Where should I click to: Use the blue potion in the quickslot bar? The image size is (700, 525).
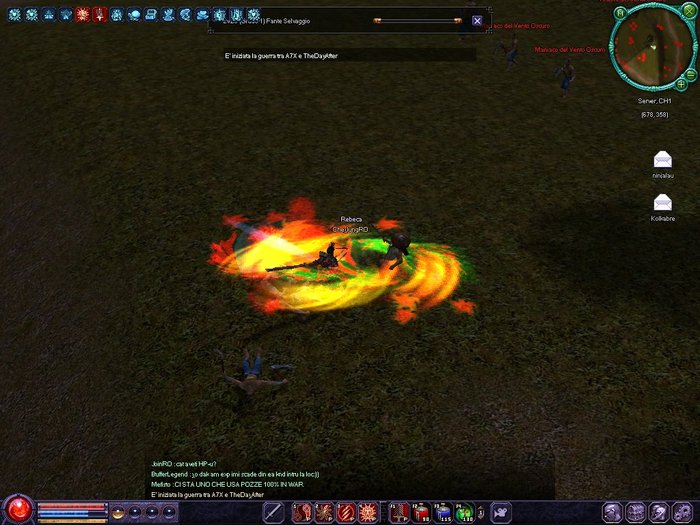[x=442, y=513]
